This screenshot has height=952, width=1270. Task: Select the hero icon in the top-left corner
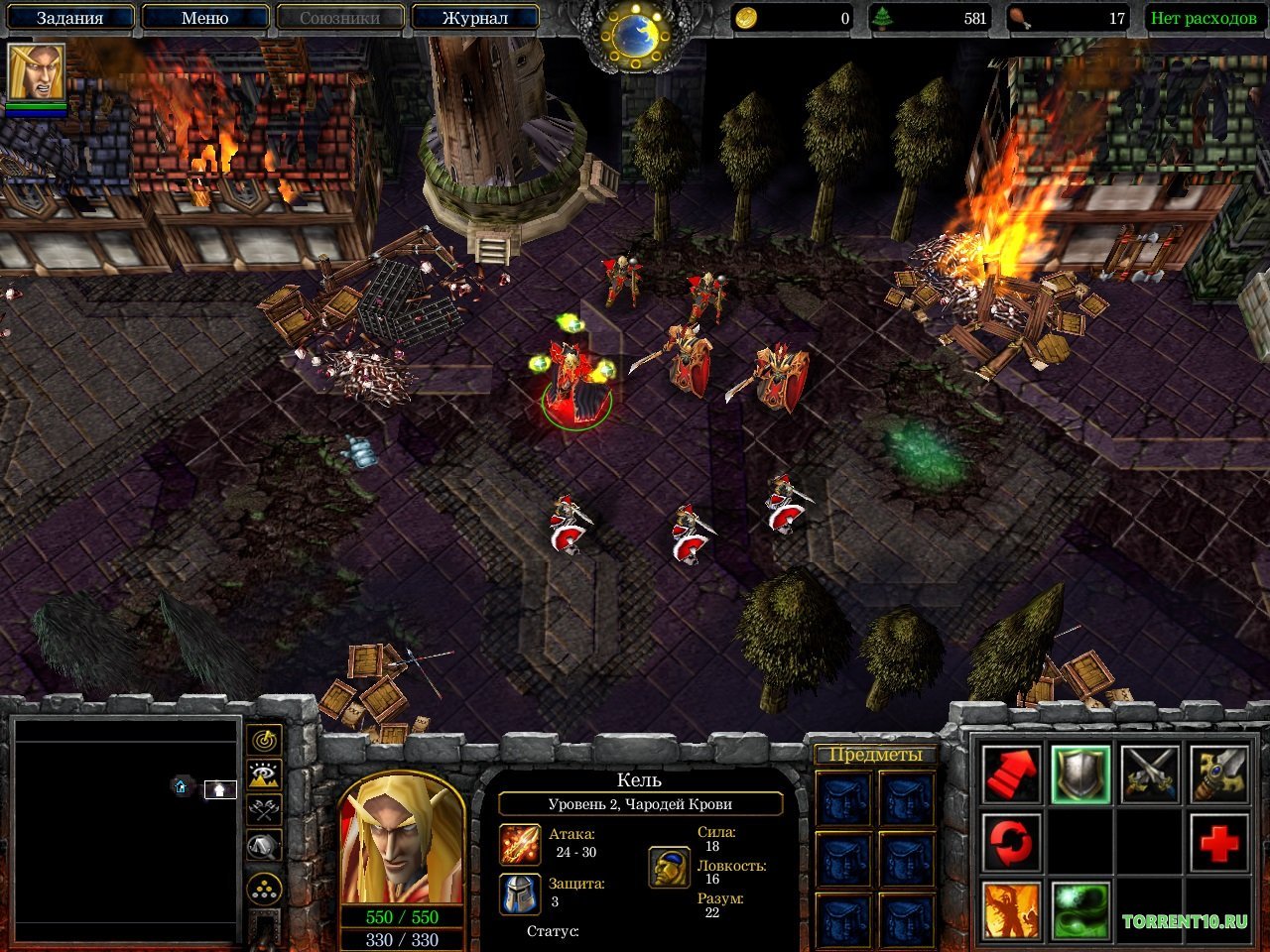[37, 72]
